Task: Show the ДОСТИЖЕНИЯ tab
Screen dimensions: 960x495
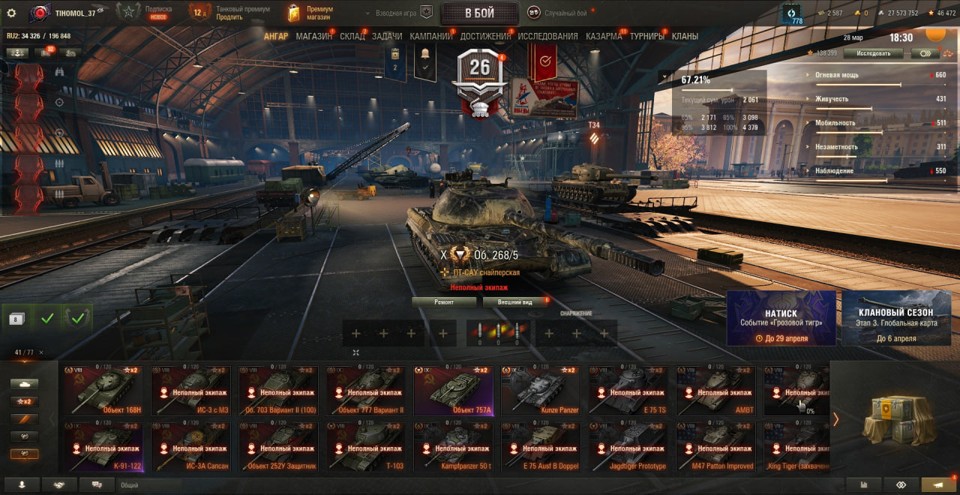Action: [x=485, y=36]
